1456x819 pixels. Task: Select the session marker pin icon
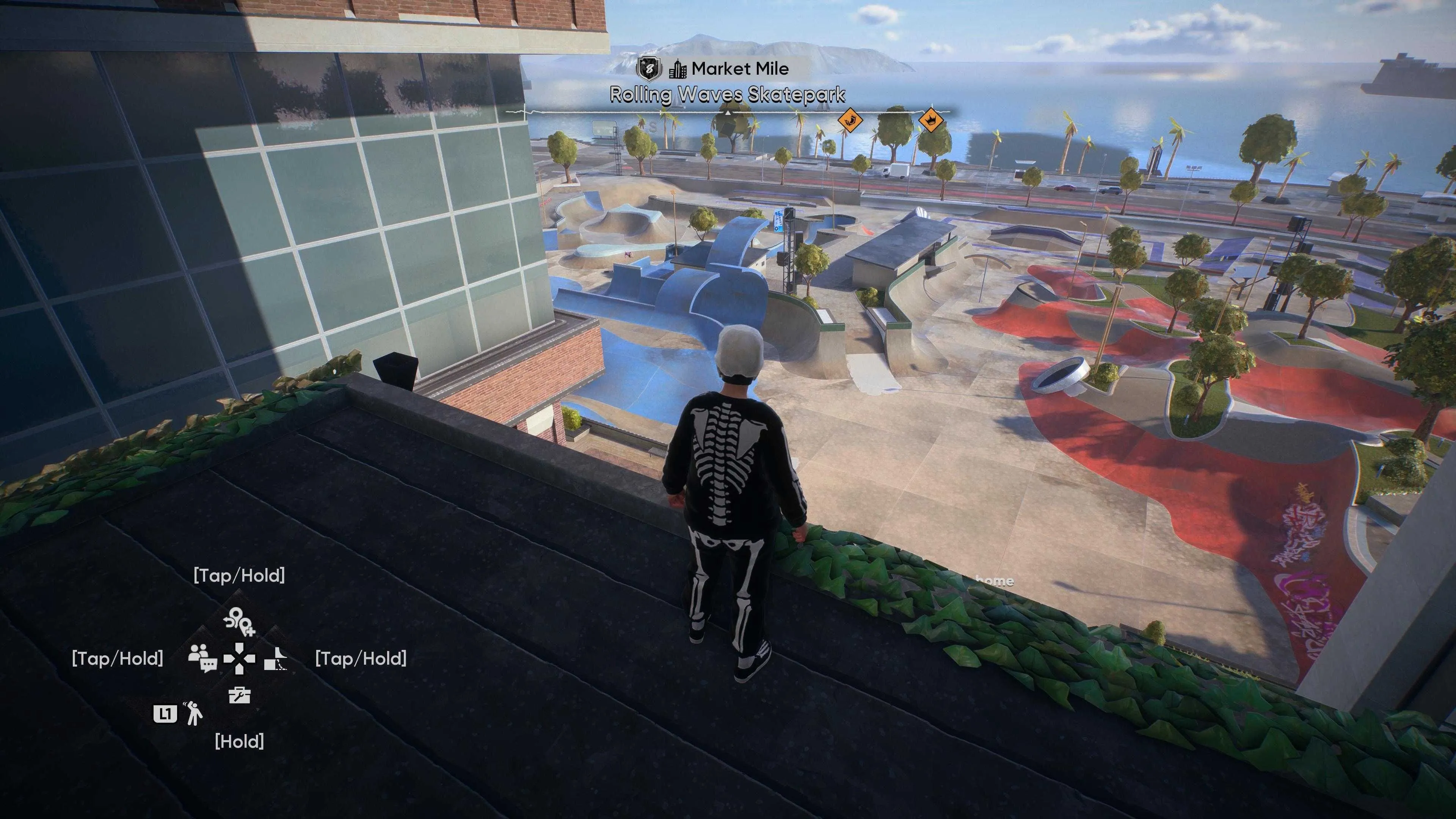pyautogui.click(x=240, y=622)
